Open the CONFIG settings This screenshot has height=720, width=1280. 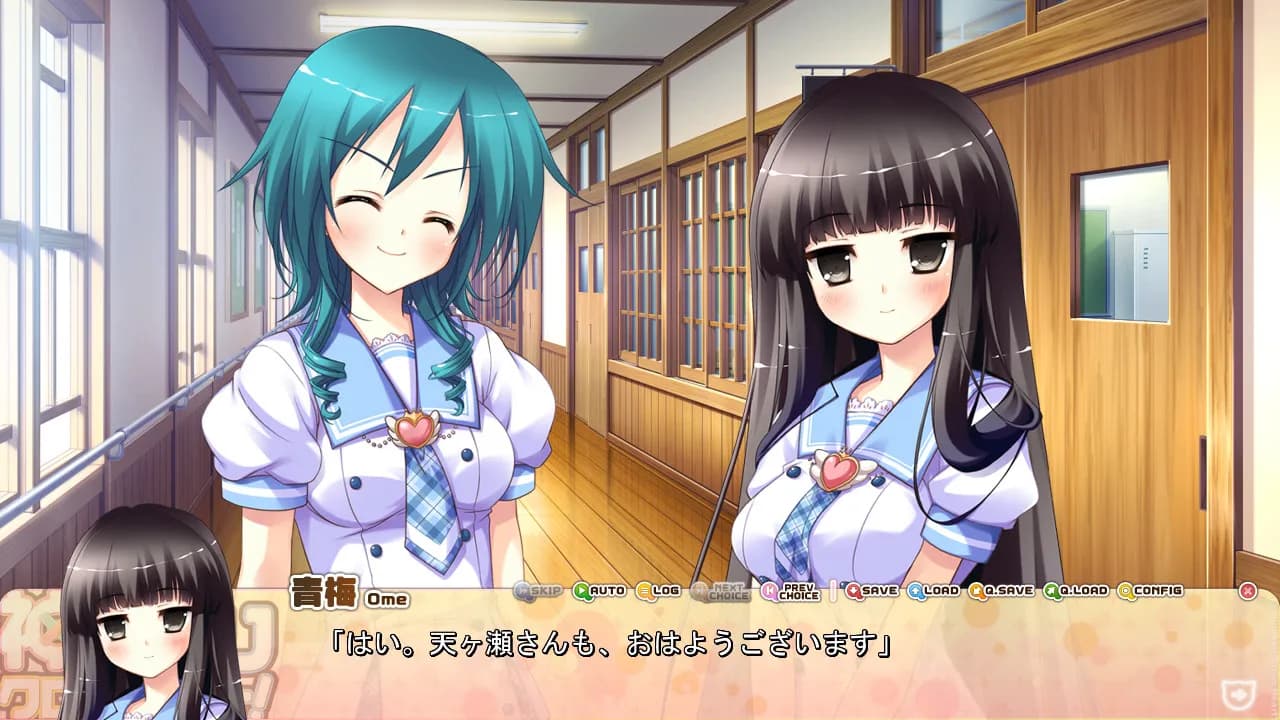tap(1150, 591)
